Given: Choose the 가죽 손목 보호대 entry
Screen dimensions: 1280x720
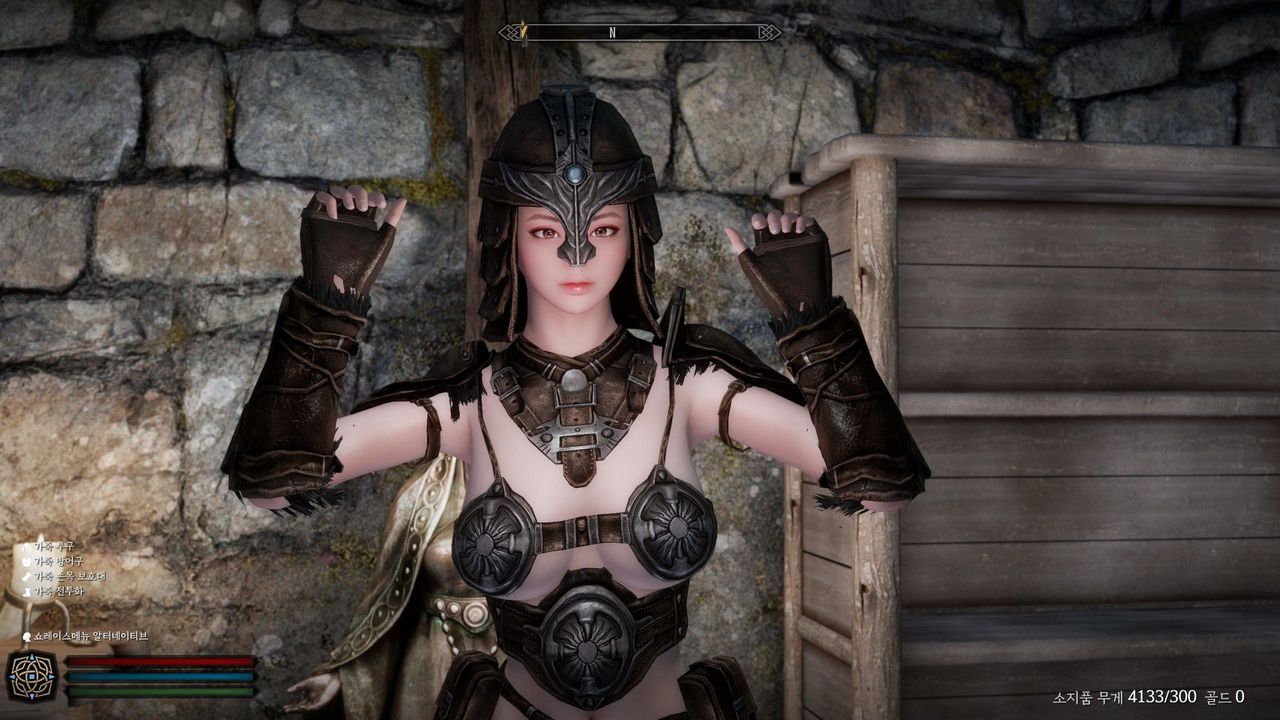Looking at the screenshot, I should pyautogui.click(x=69, y=576).
